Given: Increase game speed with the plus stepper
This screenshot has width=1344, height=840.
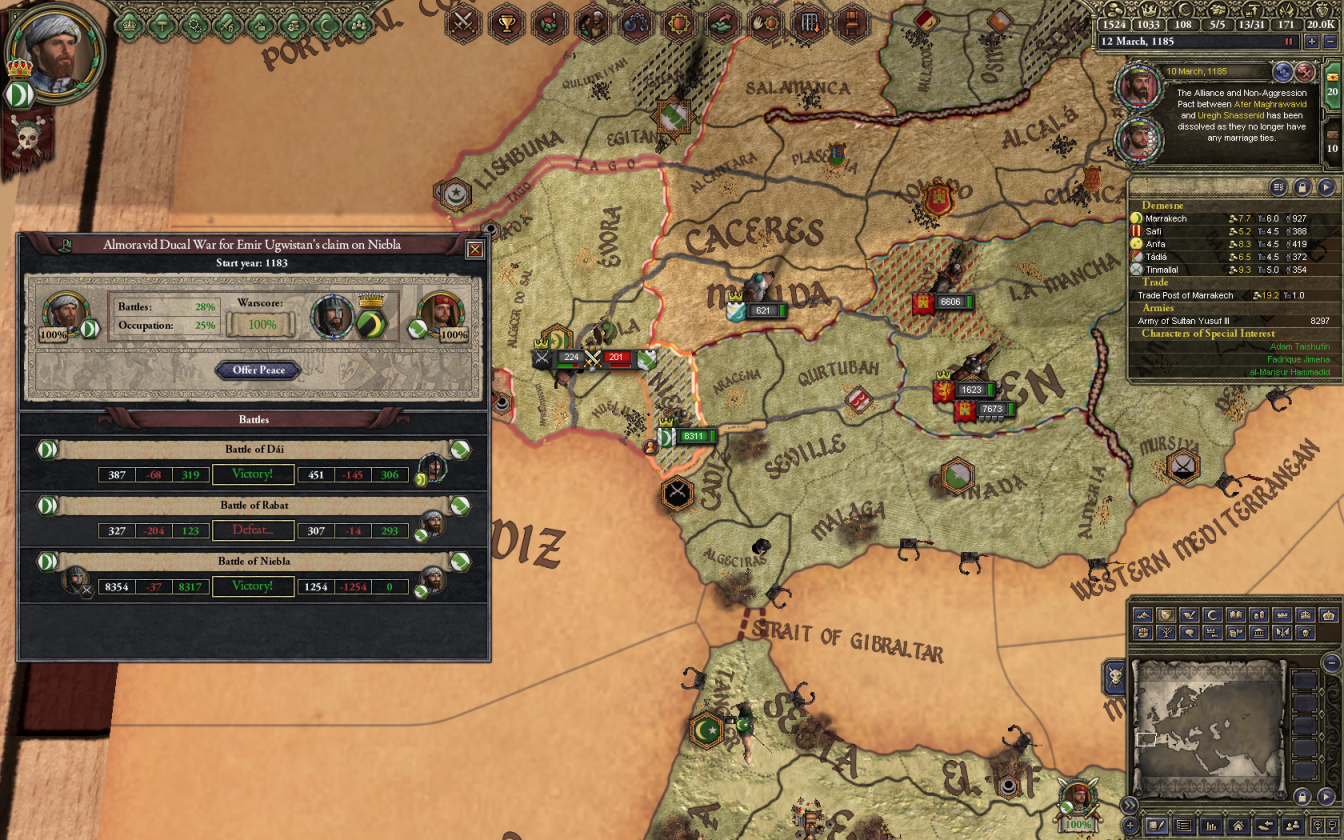Looking at the screenshot, I should (1312, 42).
